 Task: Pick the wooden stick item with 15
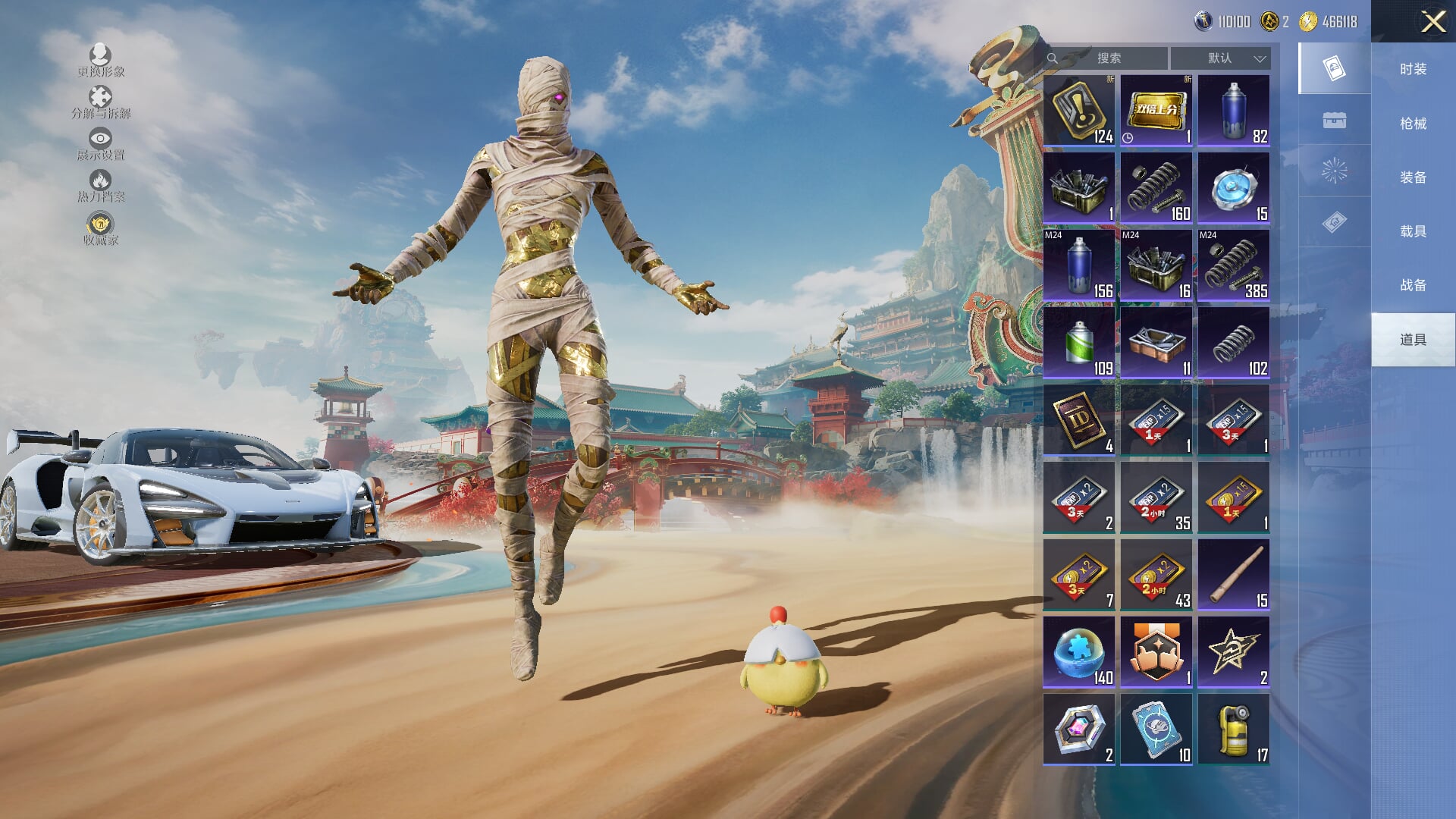point(1233,575)
